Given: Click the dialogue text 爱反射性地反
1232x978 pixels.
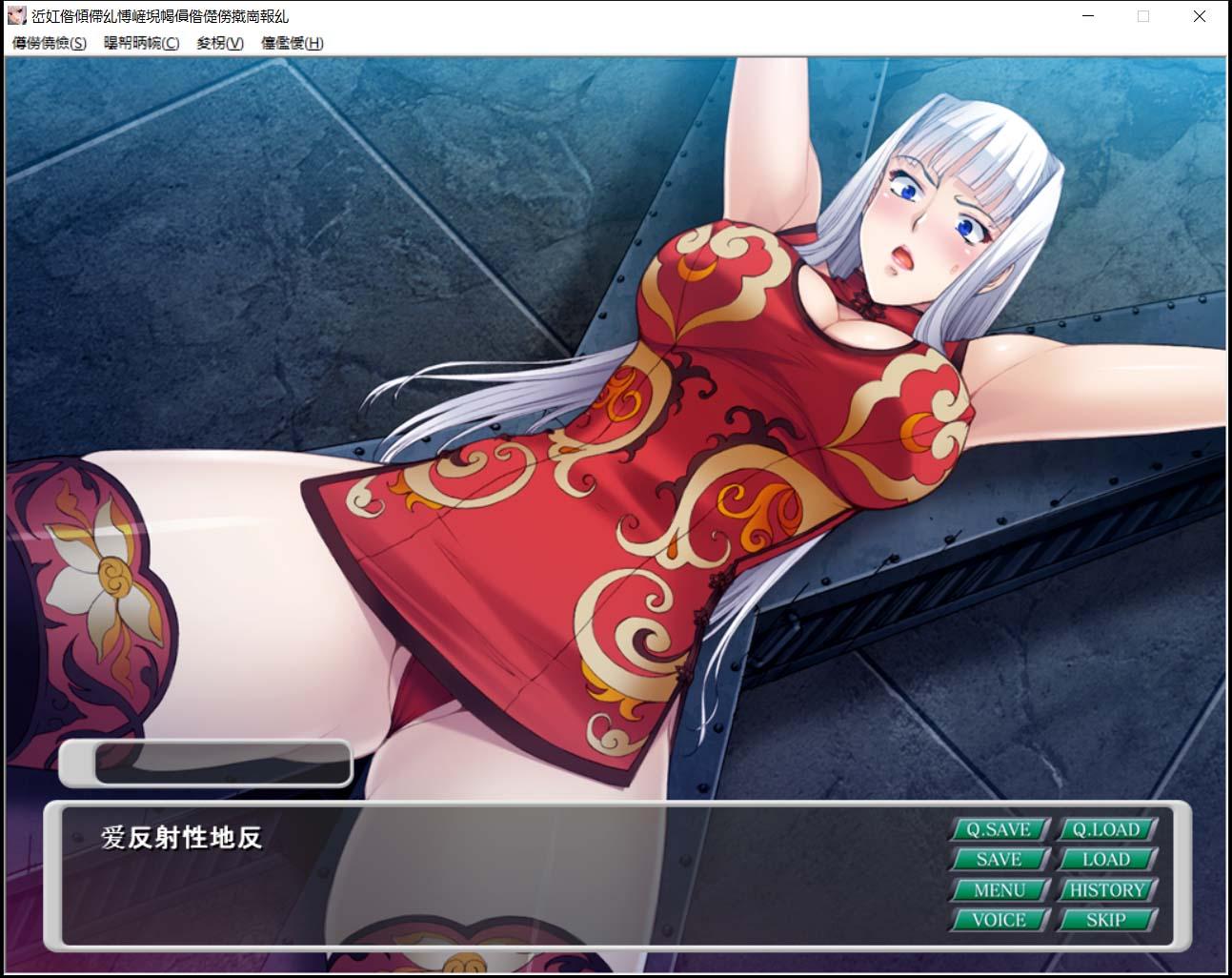Looking at the screenshot, I should tap(181, 841).
